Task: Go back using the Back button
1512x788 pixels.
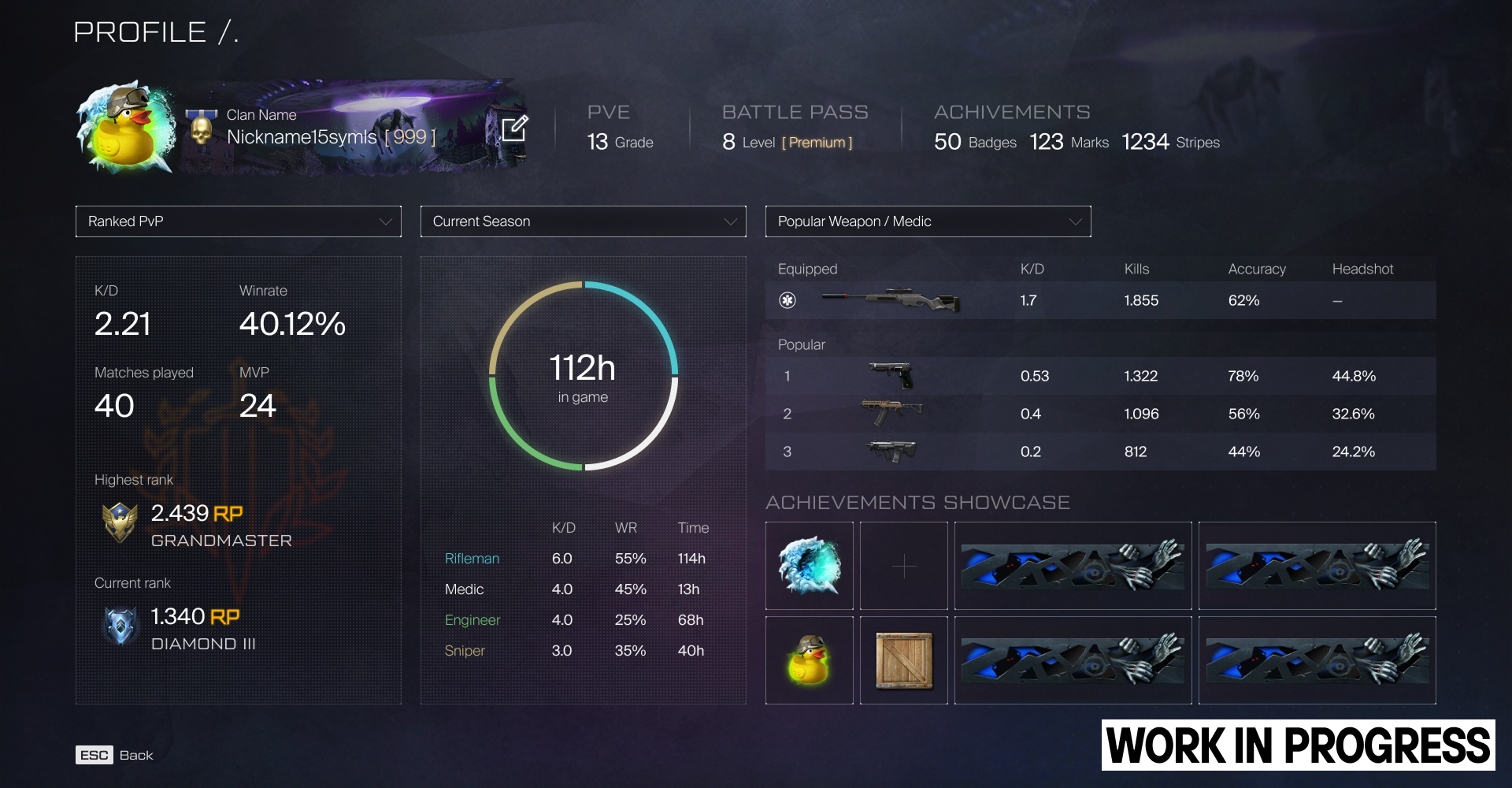Action: [115, 755]
